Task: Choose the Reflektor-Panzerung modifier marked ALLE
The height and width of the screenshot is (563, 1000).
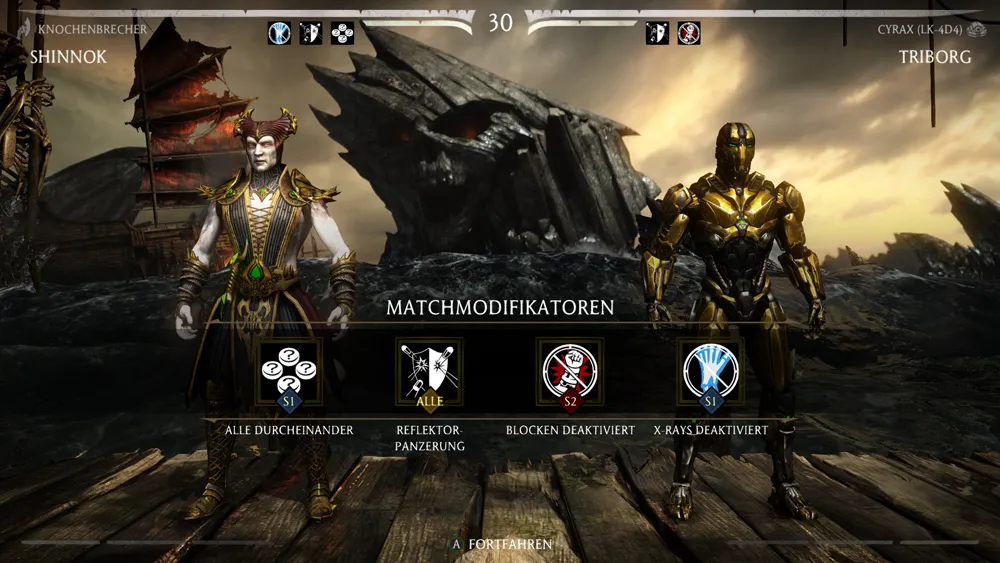Action: (430, 370)
